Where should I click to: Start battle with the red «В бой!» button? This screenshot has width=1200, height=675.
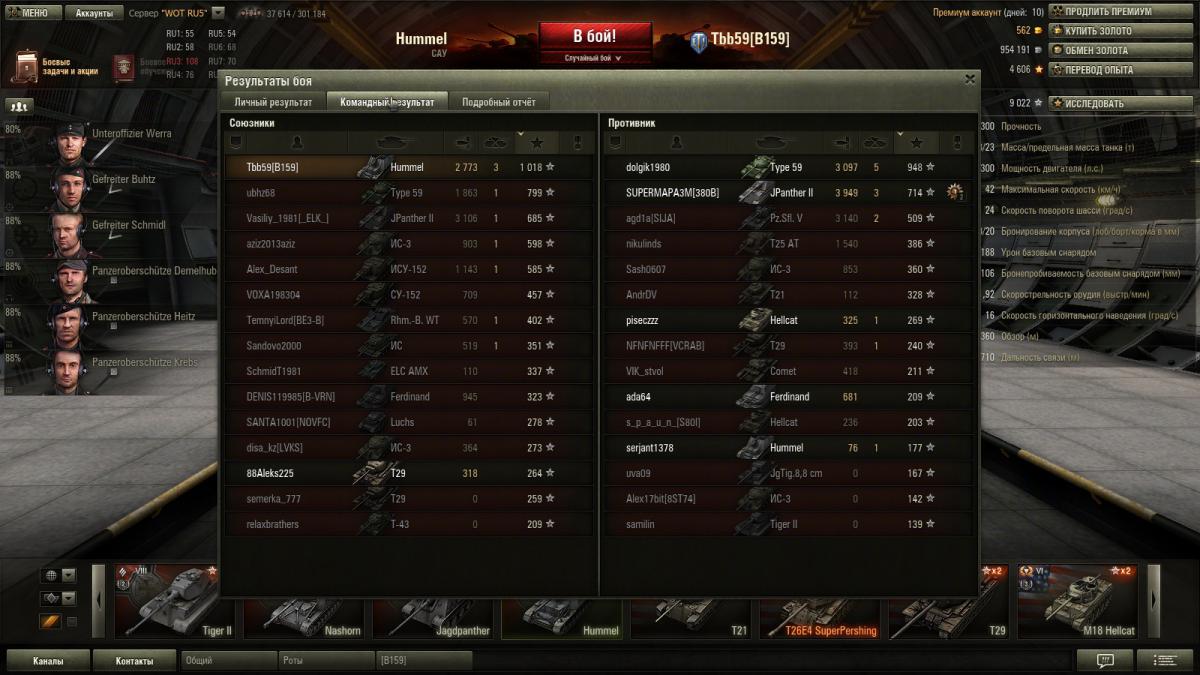594,38
